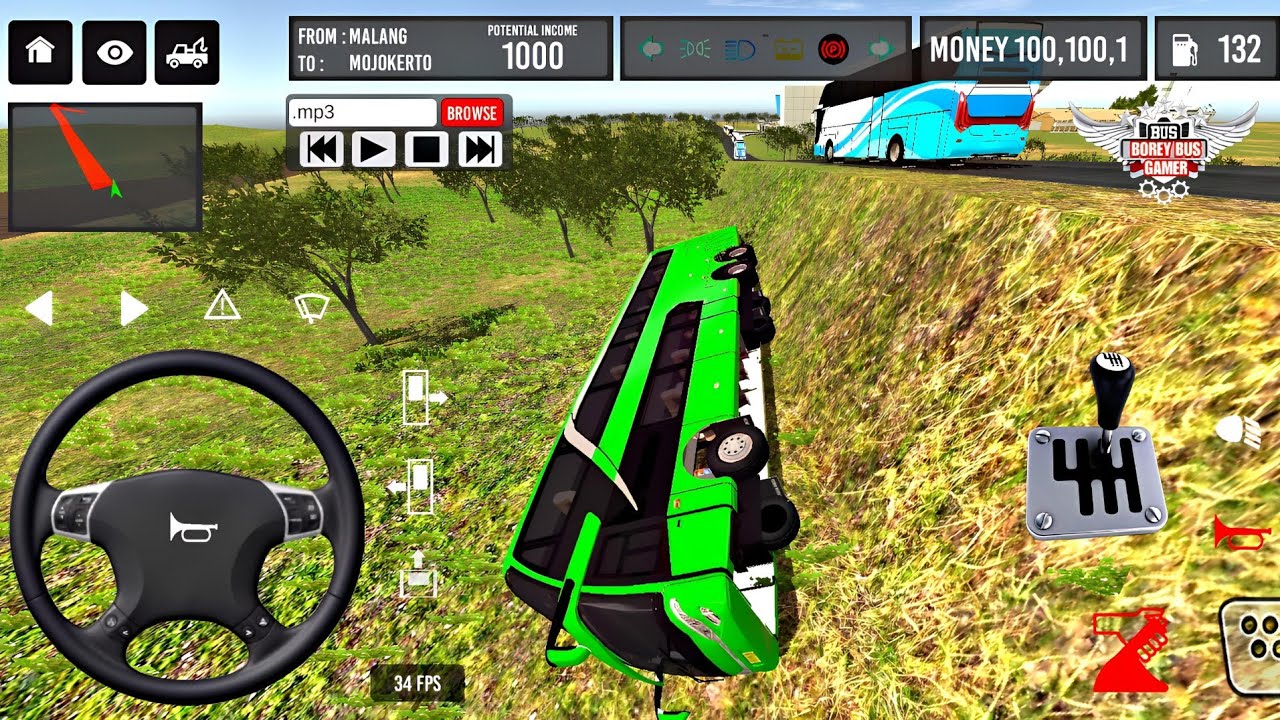Select the .mp3 filename field

(x=362, y=113)
